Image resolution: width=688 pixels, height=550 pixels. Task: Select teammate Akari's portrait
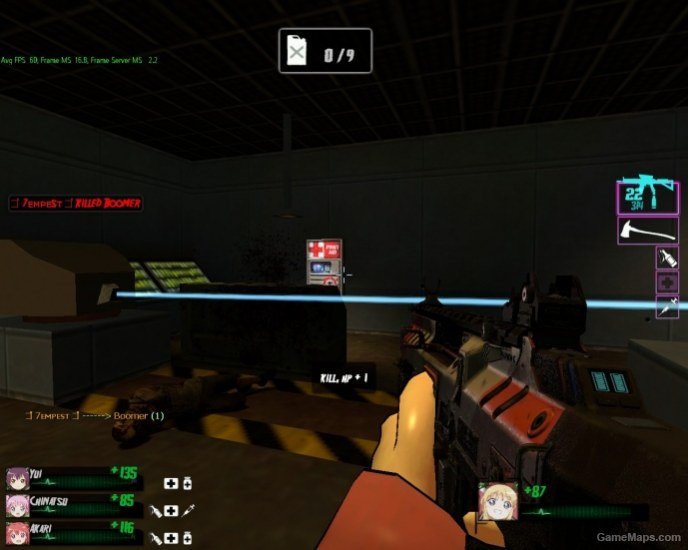[x=16, y=529]
